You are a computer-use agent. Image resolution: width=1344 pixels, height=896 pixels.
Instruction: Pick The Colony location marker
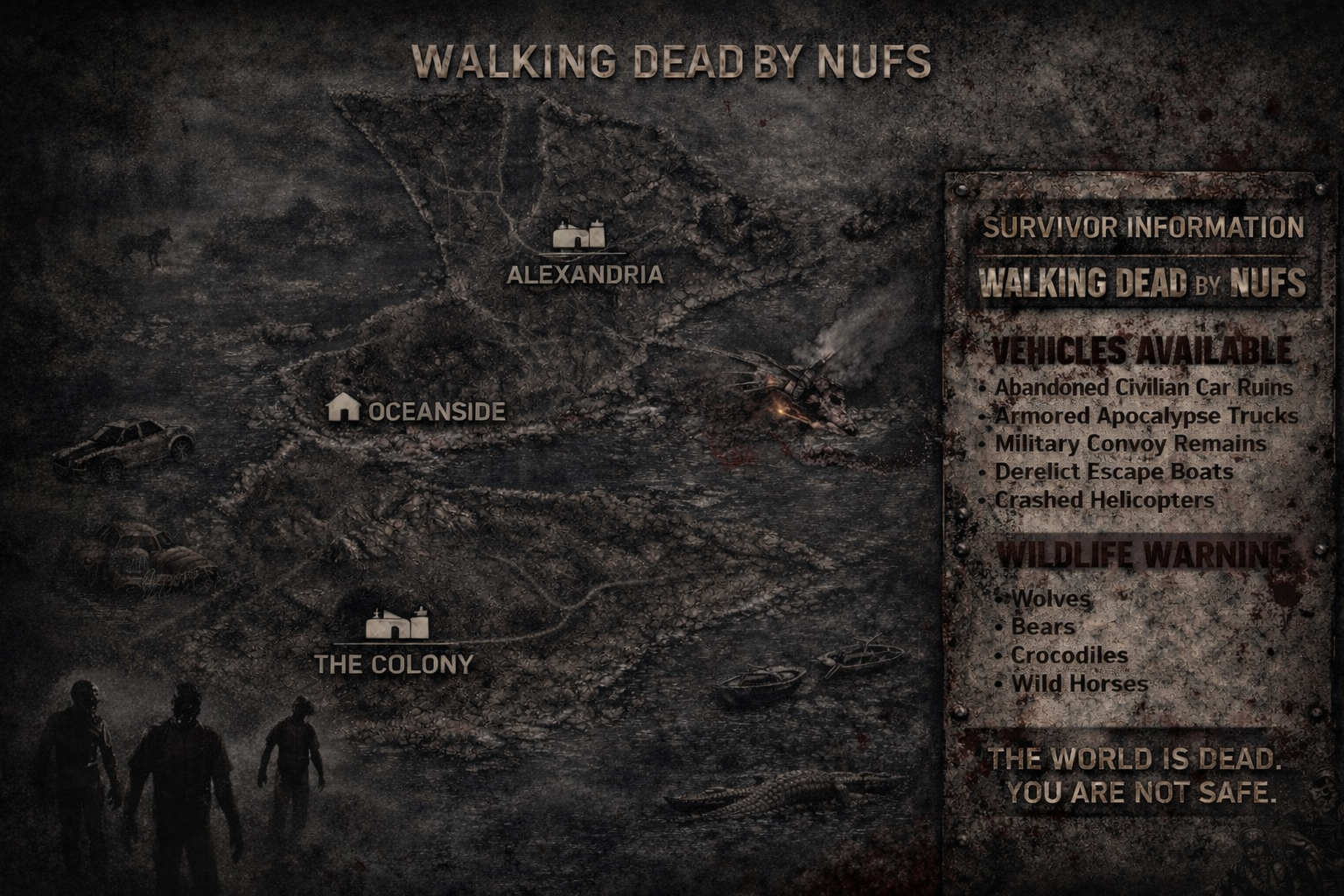[x=395, y=626]
